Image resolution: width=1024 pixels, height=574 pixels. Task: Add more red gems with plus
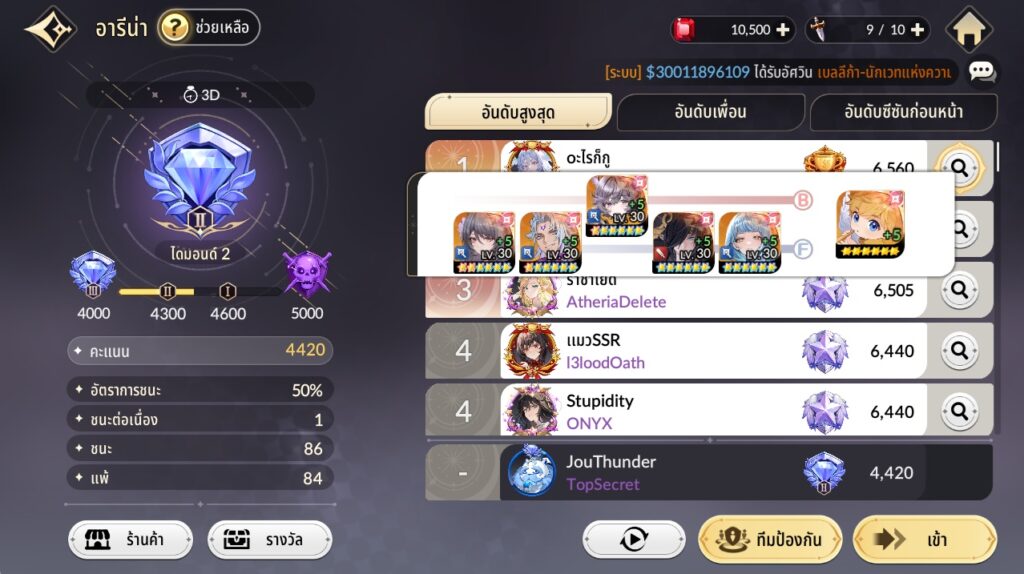(x=783, y=30)
